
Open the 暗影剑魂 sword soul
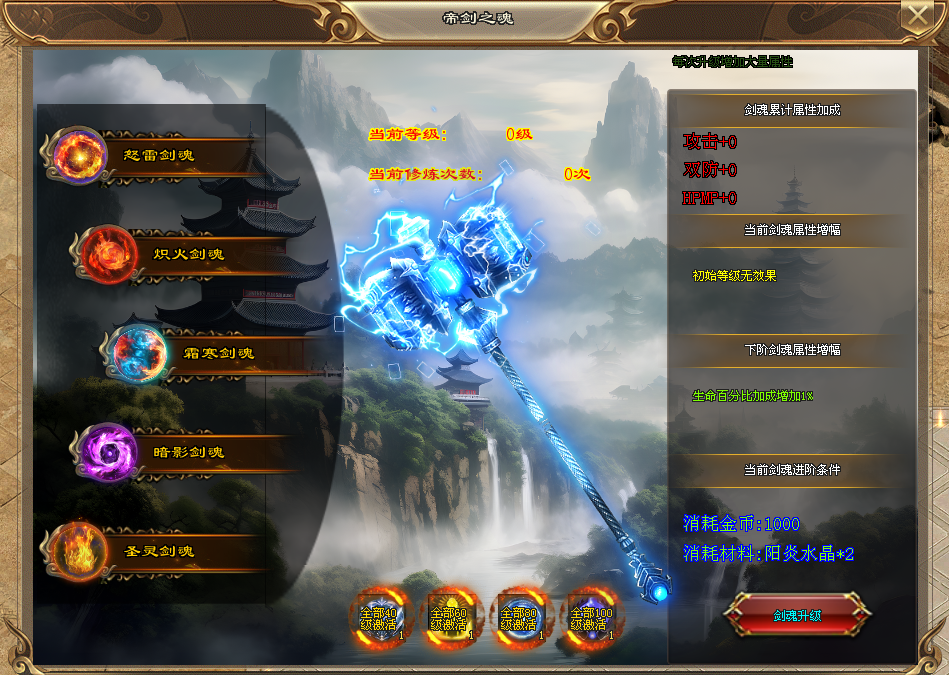click(x=180, y=452)
